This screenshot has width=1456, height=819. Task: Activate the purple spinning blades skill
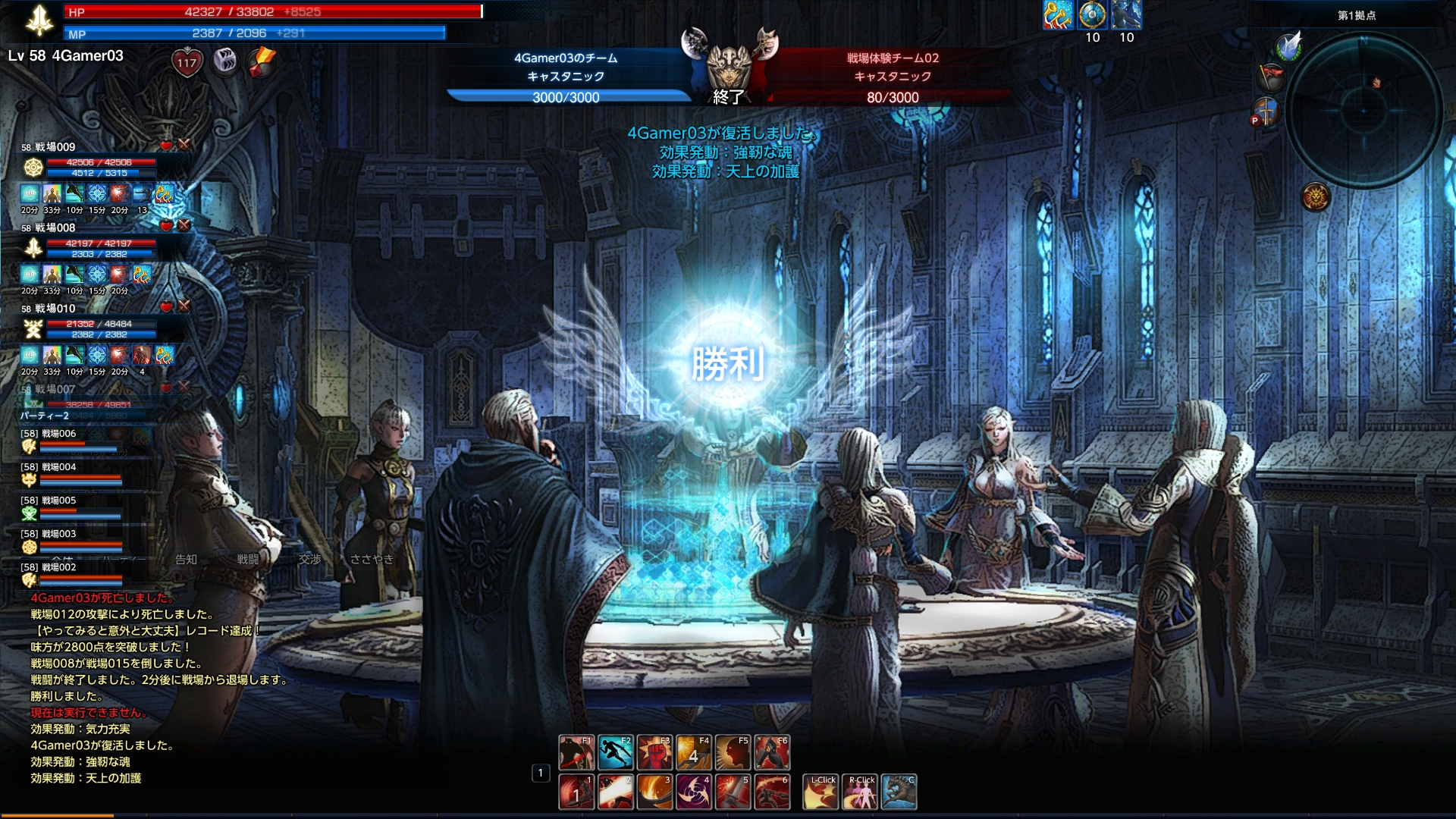click(694, 792)
